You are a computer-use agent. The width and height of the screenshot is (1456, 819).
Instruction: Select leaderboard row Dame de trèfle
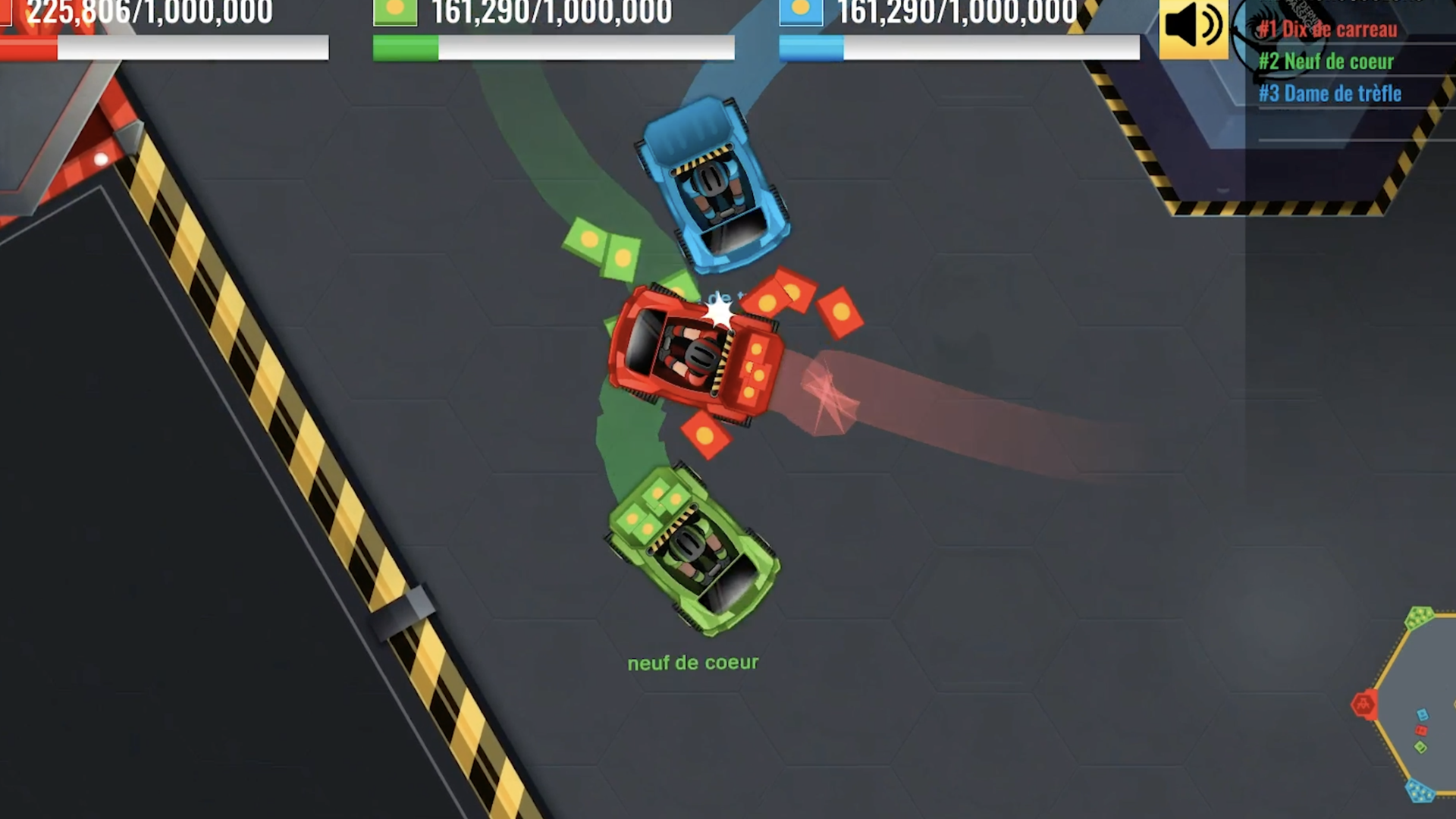click(x=1330, y=93)
